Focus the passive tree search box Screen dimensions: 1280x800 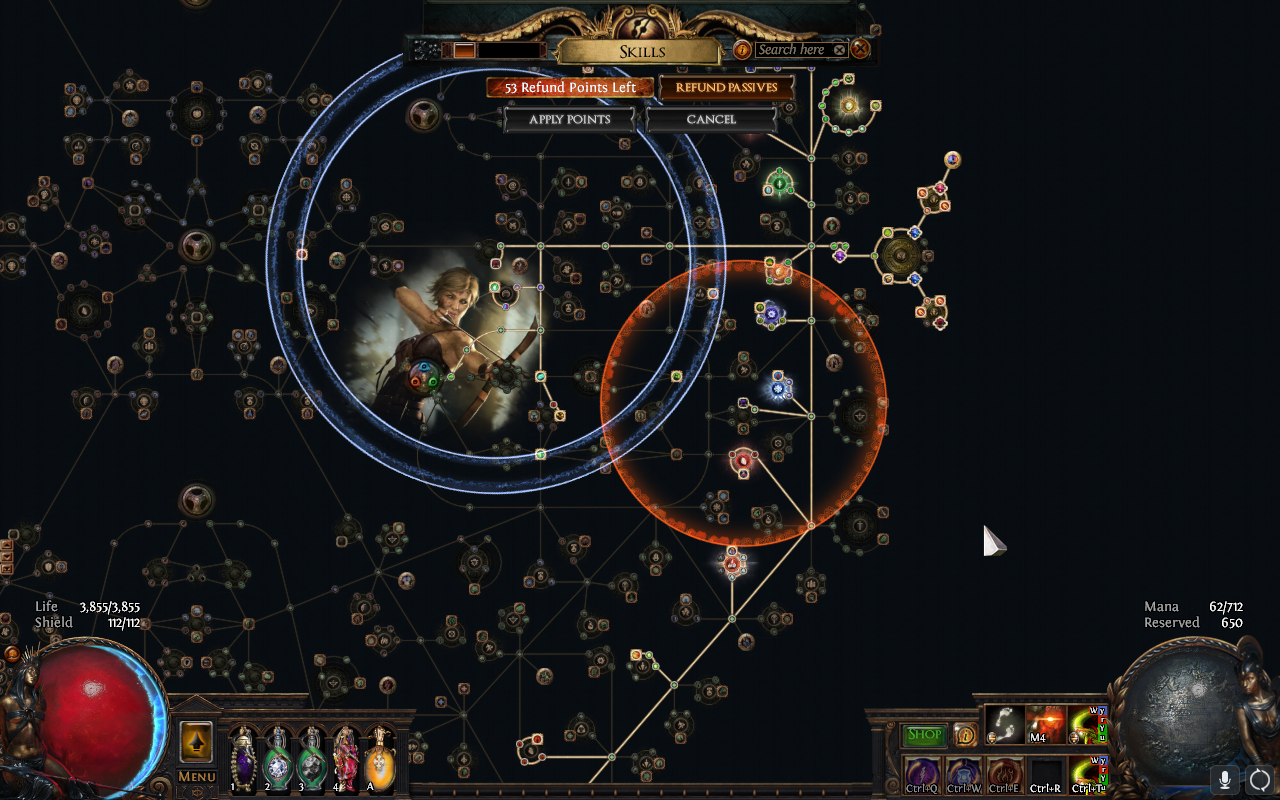click(791, 50)
